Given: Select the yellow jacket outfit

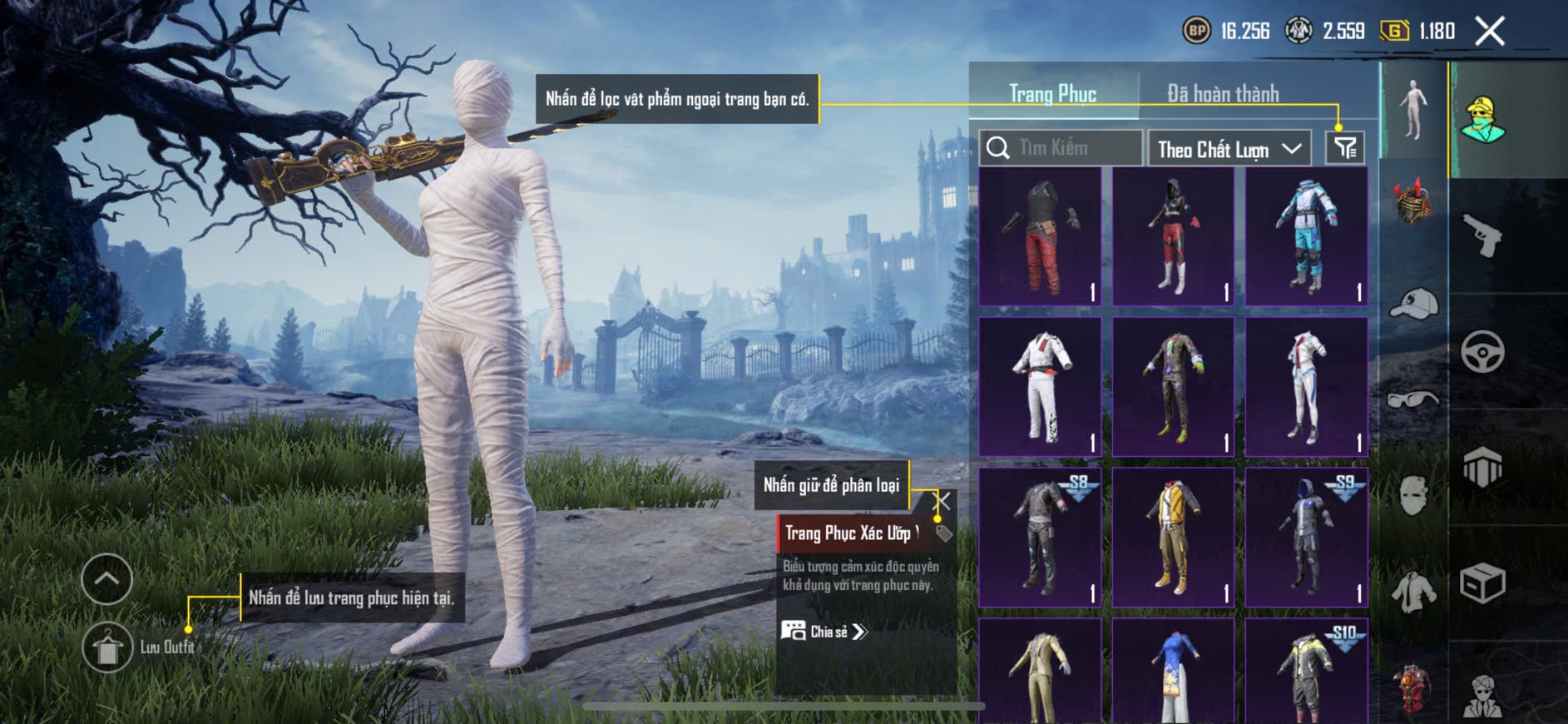Looking at the screenshot, I should point(1173,537).
